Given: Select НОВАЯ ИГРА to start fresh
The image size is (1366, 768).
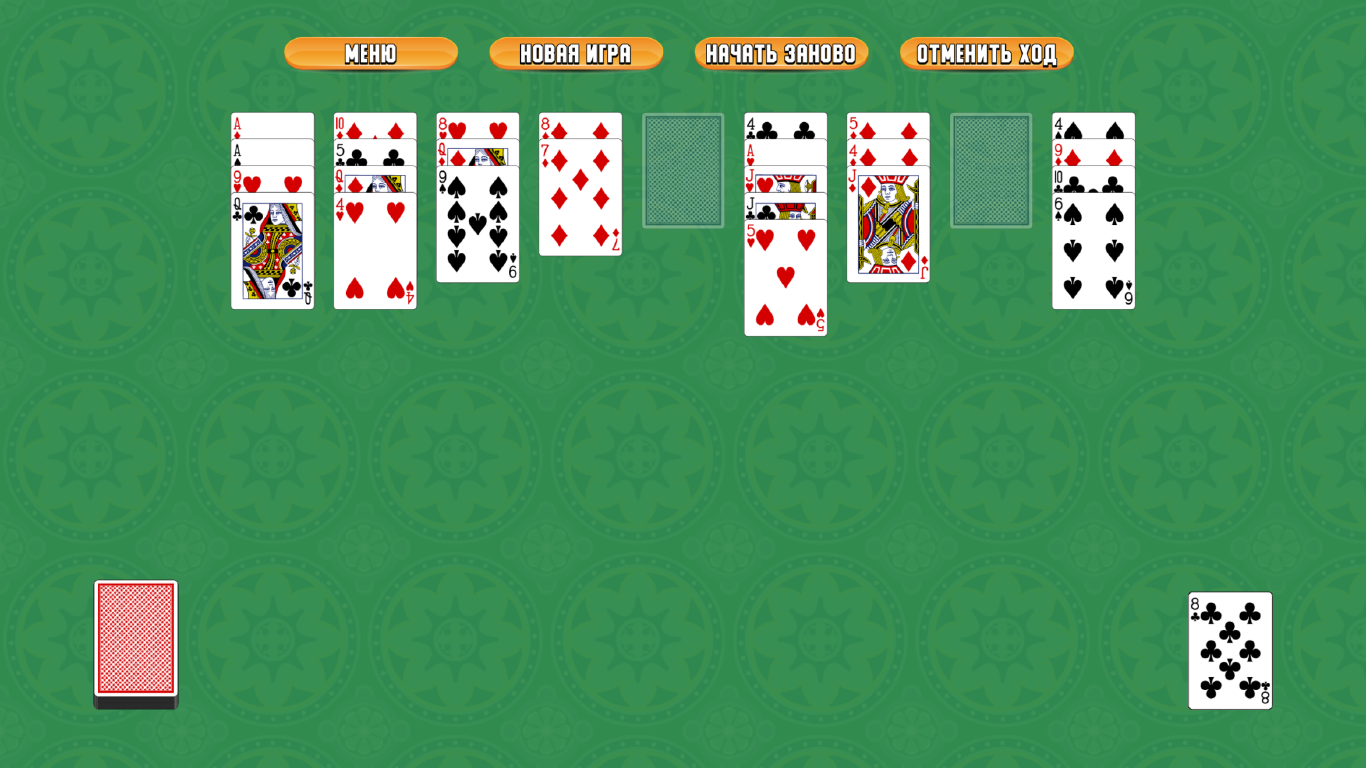Looking at the screenshot, I should coord(575,54).
